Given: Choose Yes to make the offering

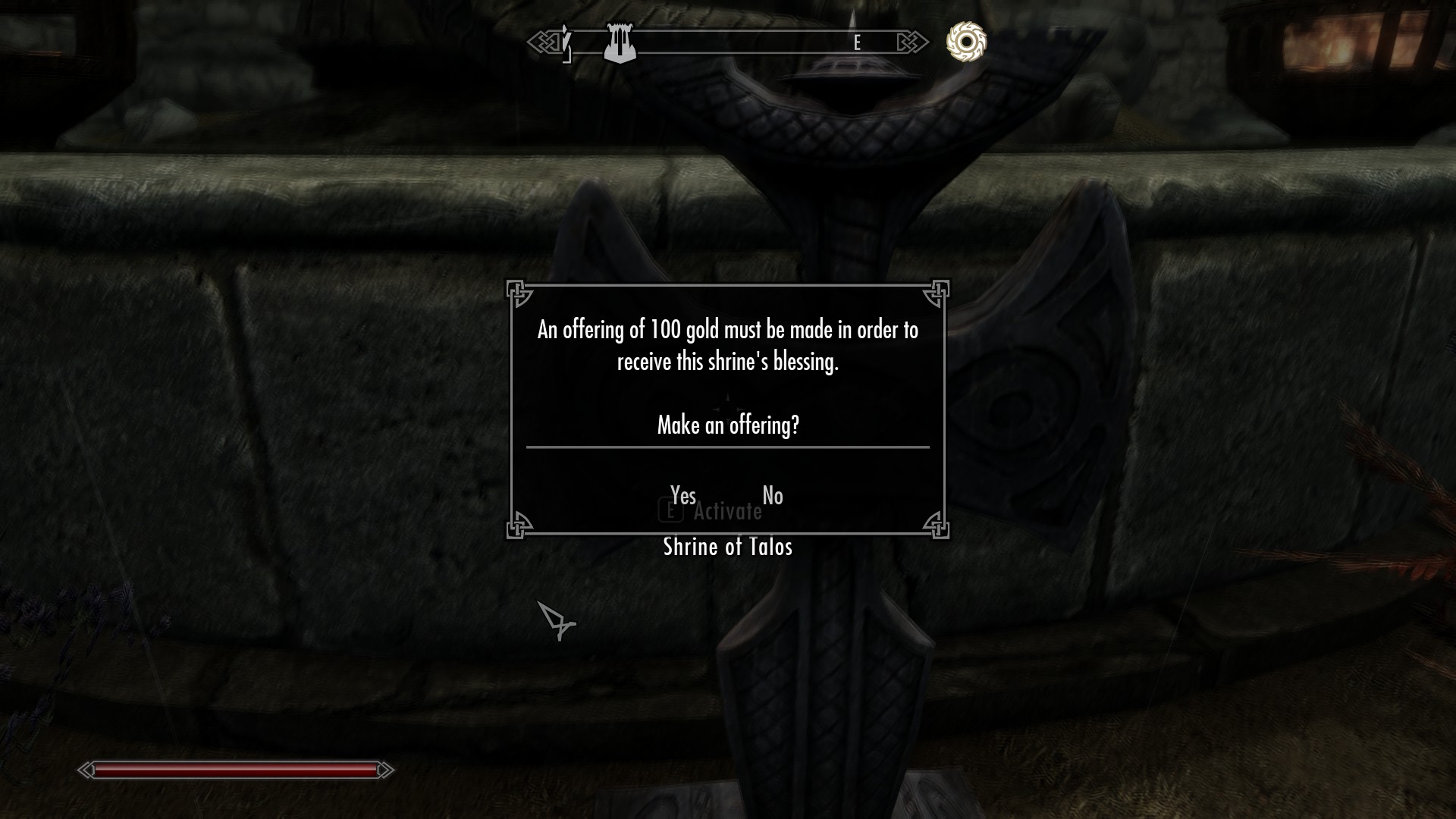Looking at the screenshot, I should (682, 496).
